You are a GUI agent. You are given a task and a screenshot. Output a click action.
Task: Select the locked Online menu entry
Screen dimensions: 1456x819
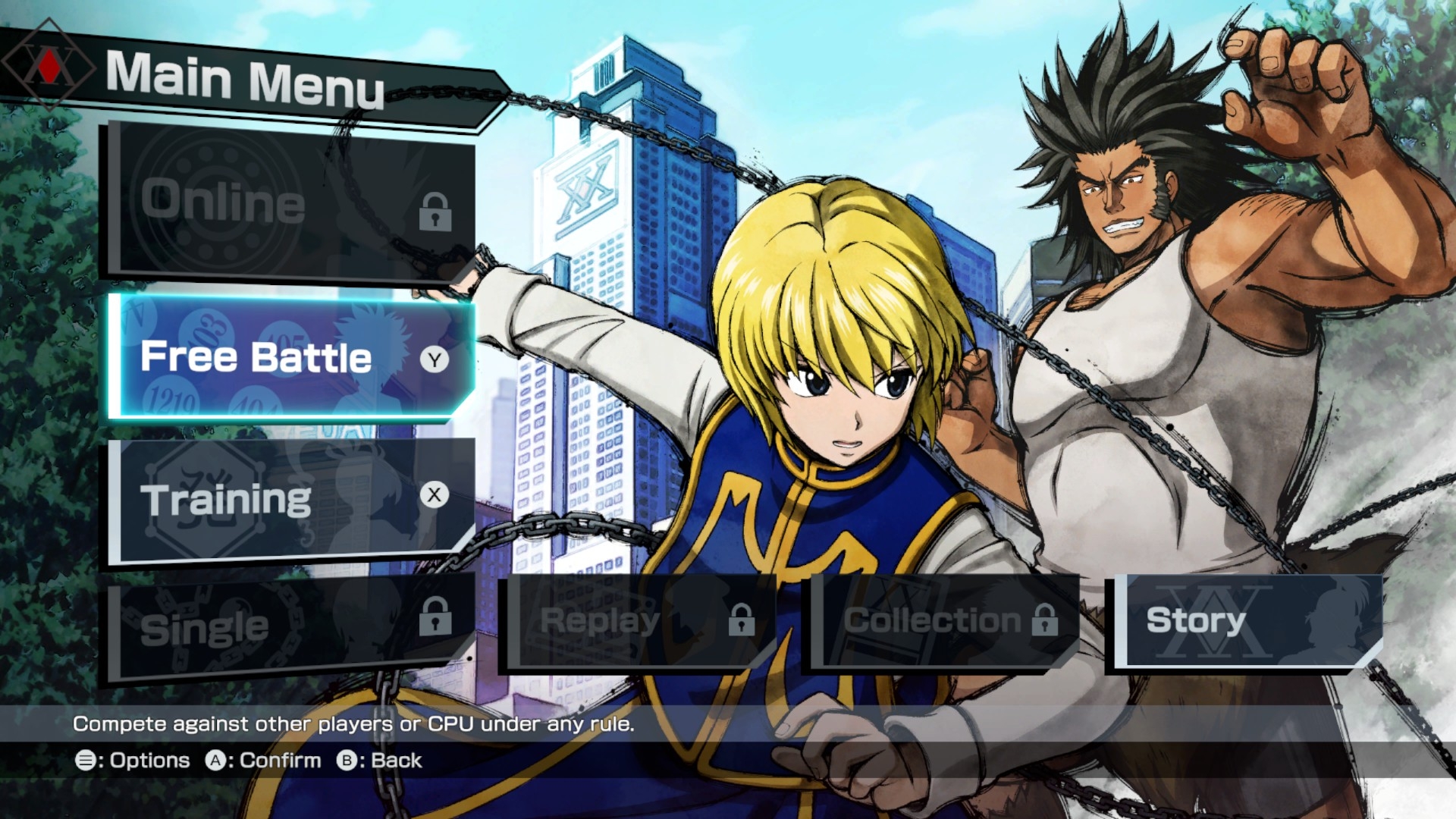(x=292, y=203)
